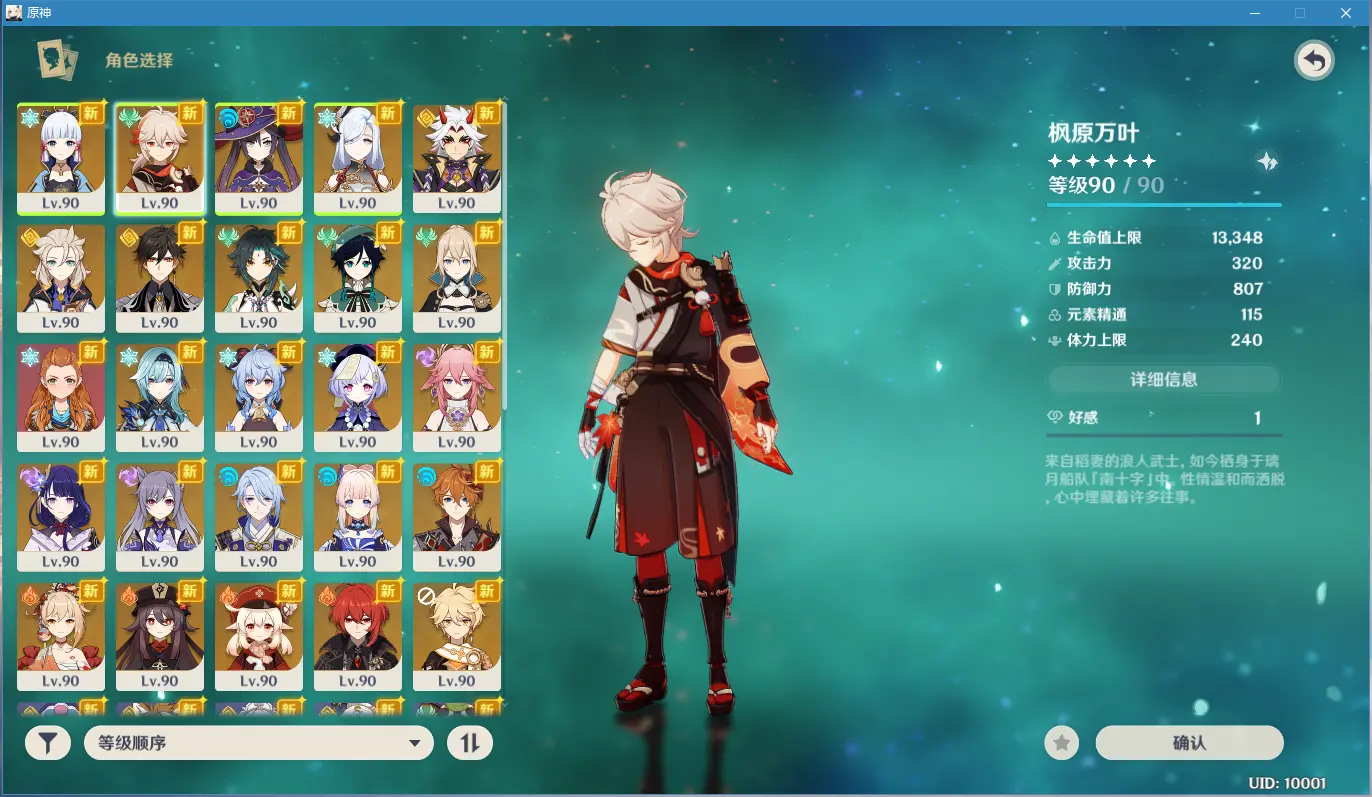Click the return arrow in top right corner
Screen dimensions: 1372x797
[x=1314, y=60]
